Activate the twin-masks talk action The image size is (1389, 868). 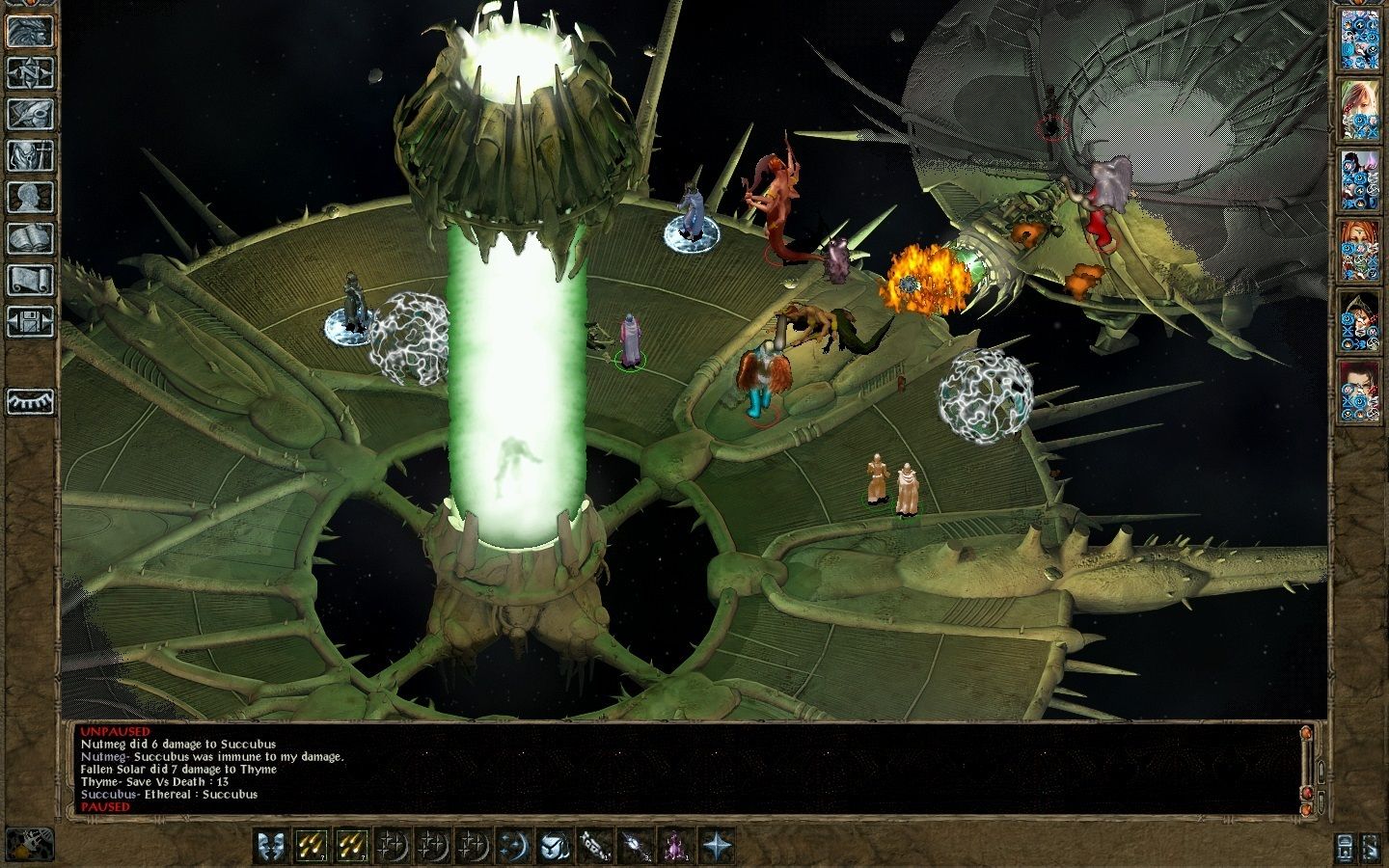tap(273, 846)
